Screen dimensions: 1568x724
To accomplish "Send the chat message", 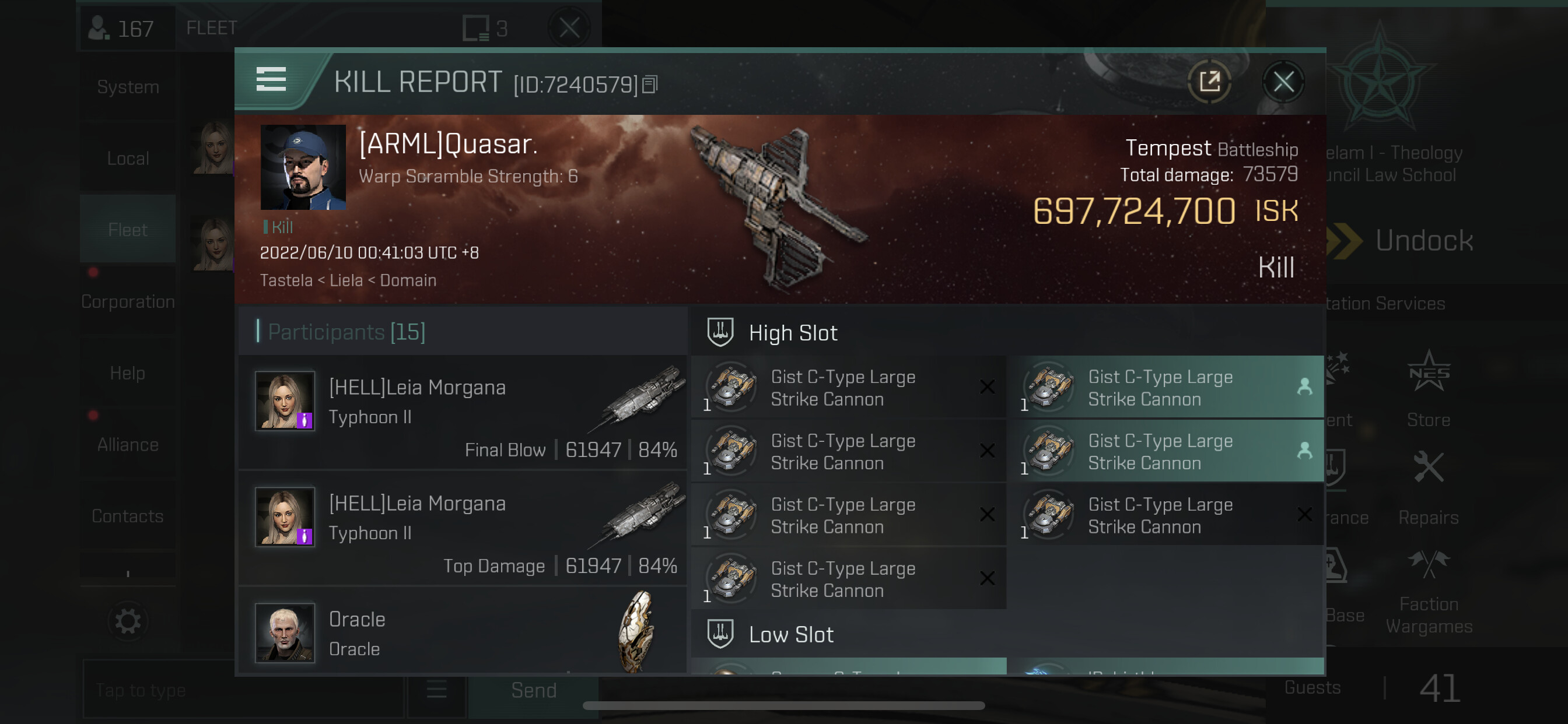I will [533, 691].
